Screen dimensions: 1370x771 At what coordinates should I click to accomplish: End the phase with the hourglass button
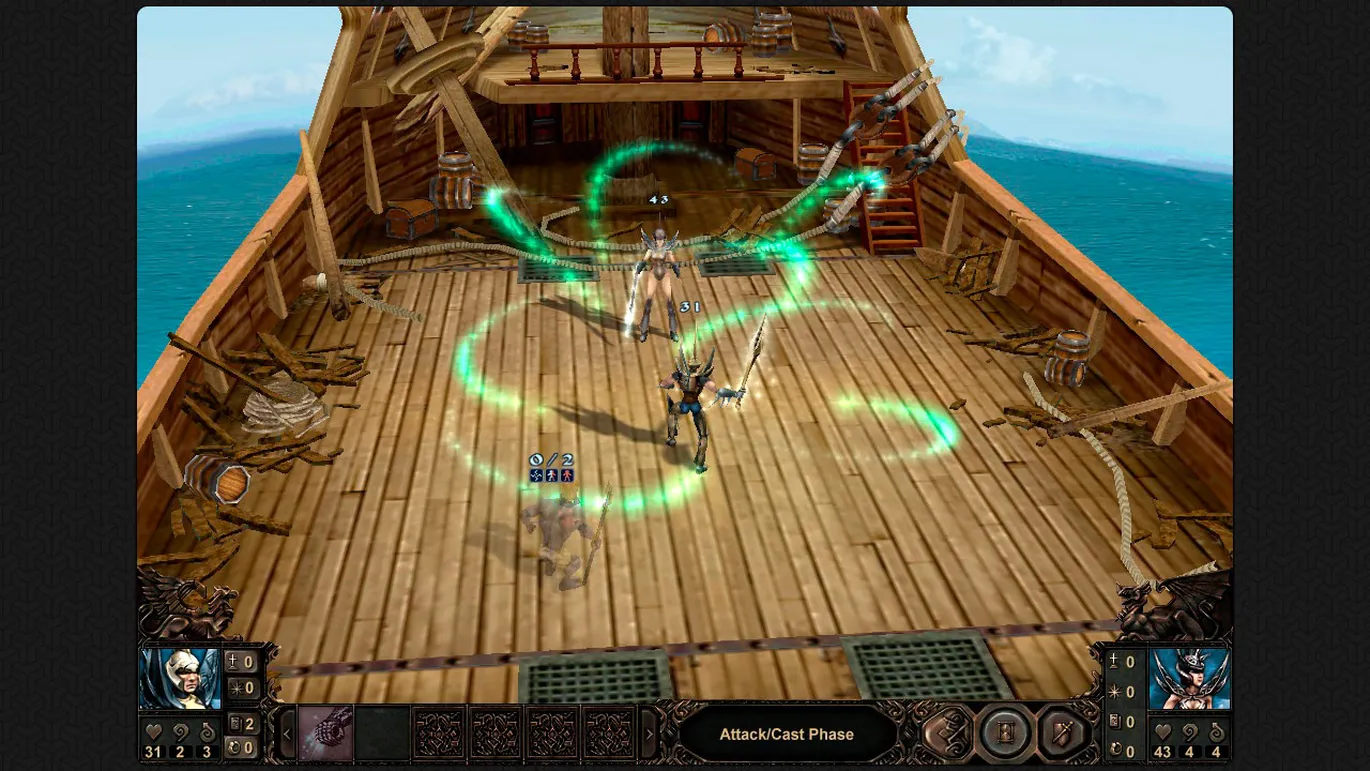click(1004, 733)
